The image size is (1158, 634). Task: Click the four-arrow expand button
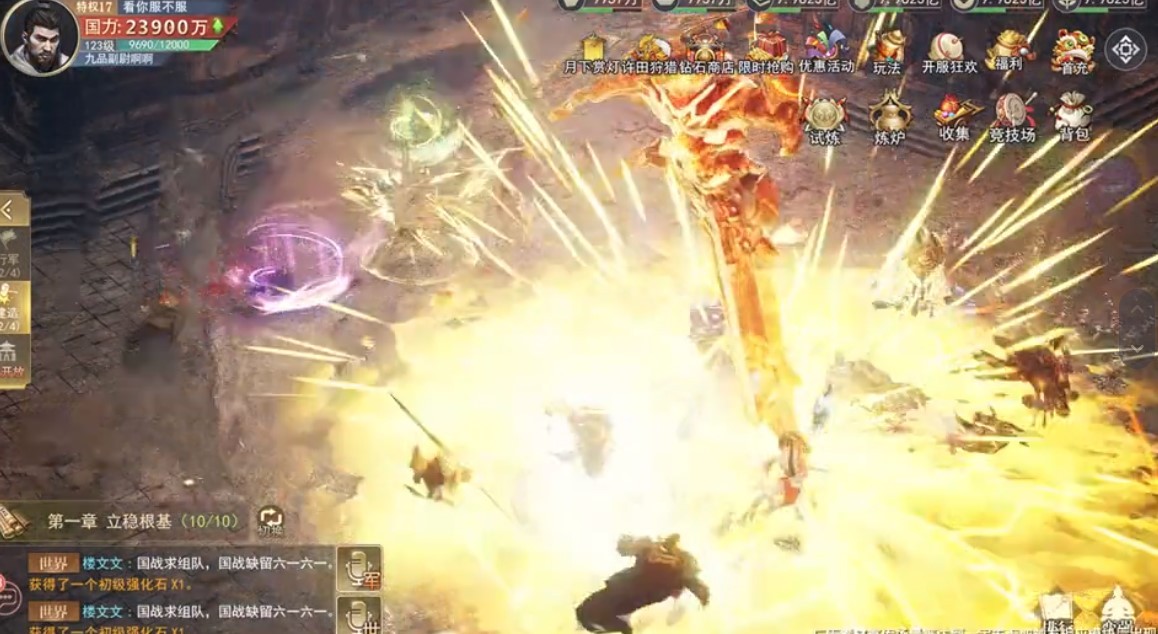pyautogui.click(x=1125, y=48)
